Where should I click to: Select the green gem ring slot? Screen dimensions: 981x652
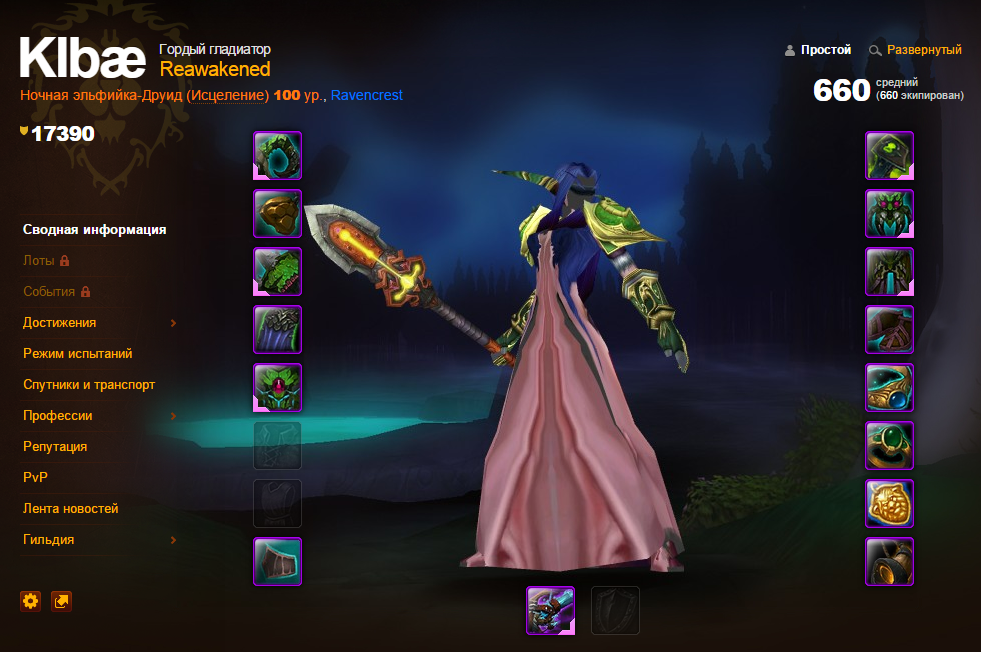click(889, 446)
